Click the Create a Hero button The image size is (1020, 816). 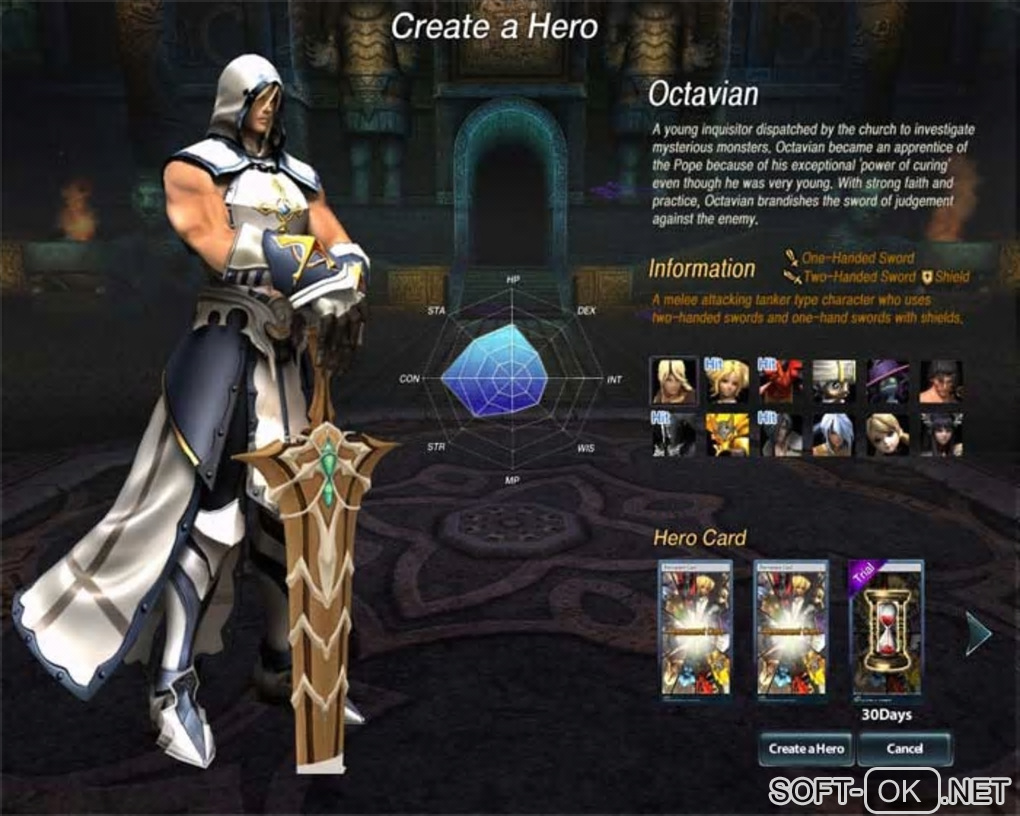806,748
